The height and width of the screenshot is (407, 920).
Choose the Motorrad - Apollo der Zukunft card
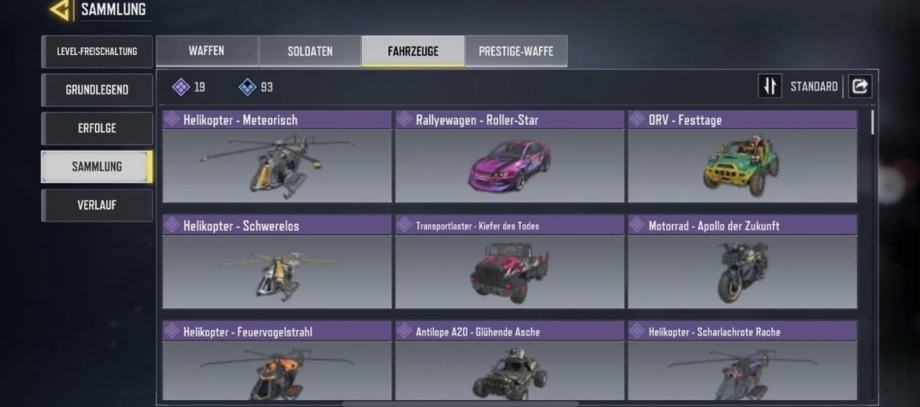coord(742,262)
